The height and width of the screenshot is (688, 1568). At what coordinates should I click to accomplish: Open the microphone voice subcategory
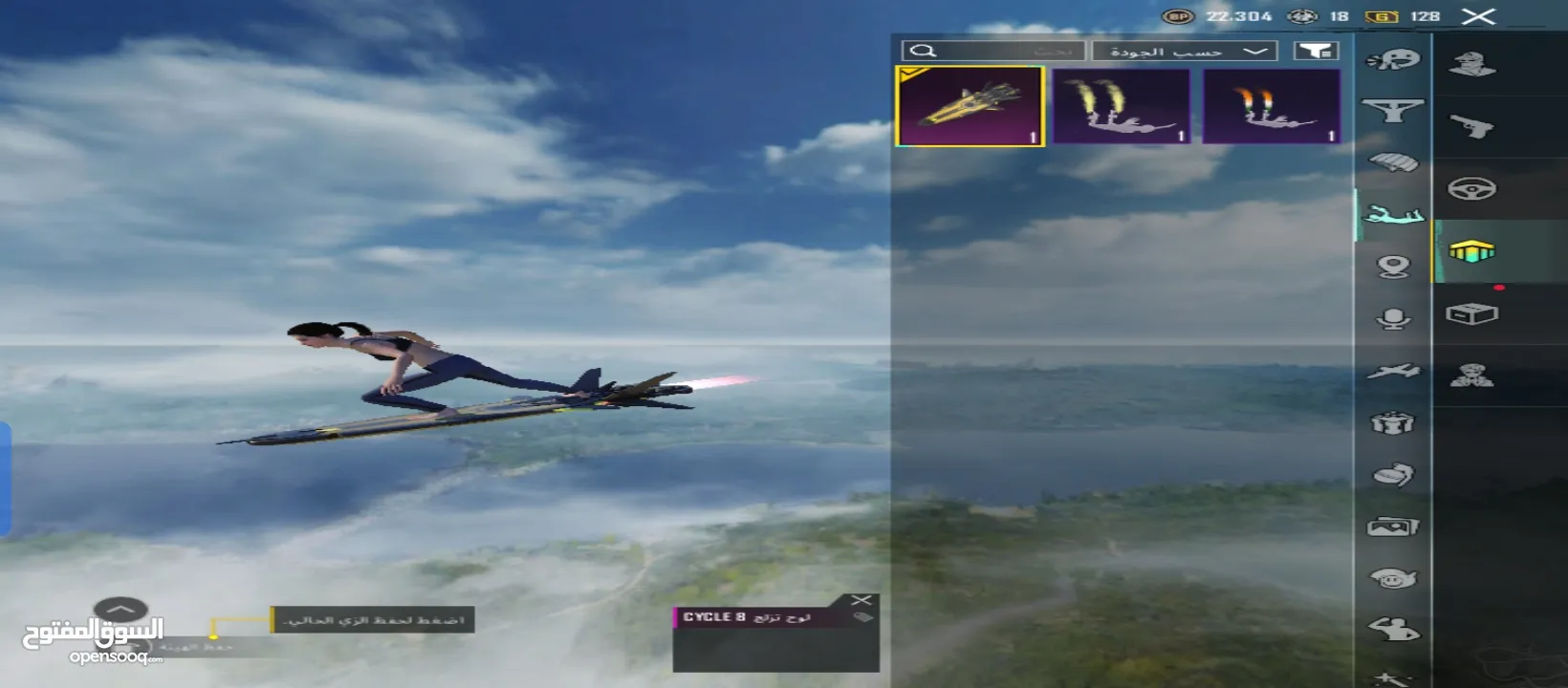pos(1393,318)
